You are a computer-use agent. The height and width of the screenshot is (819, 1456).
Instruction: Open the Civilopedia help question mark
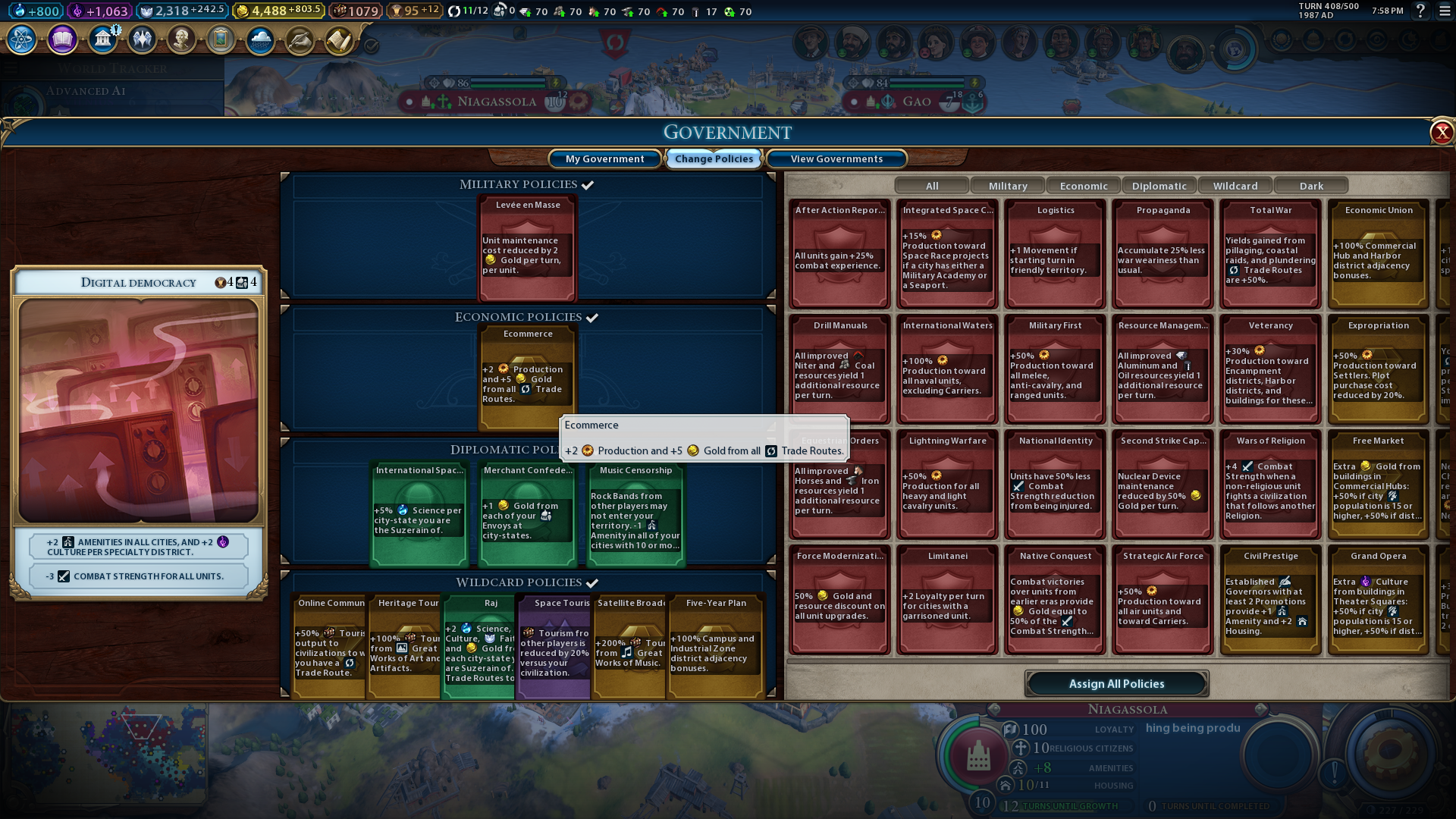[x=1420, y=11]
